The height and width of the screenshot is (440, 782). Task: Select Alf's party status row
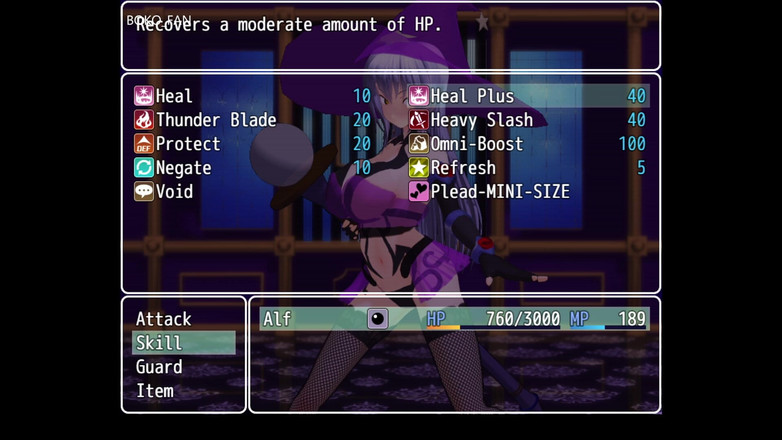tap(454, 319)
